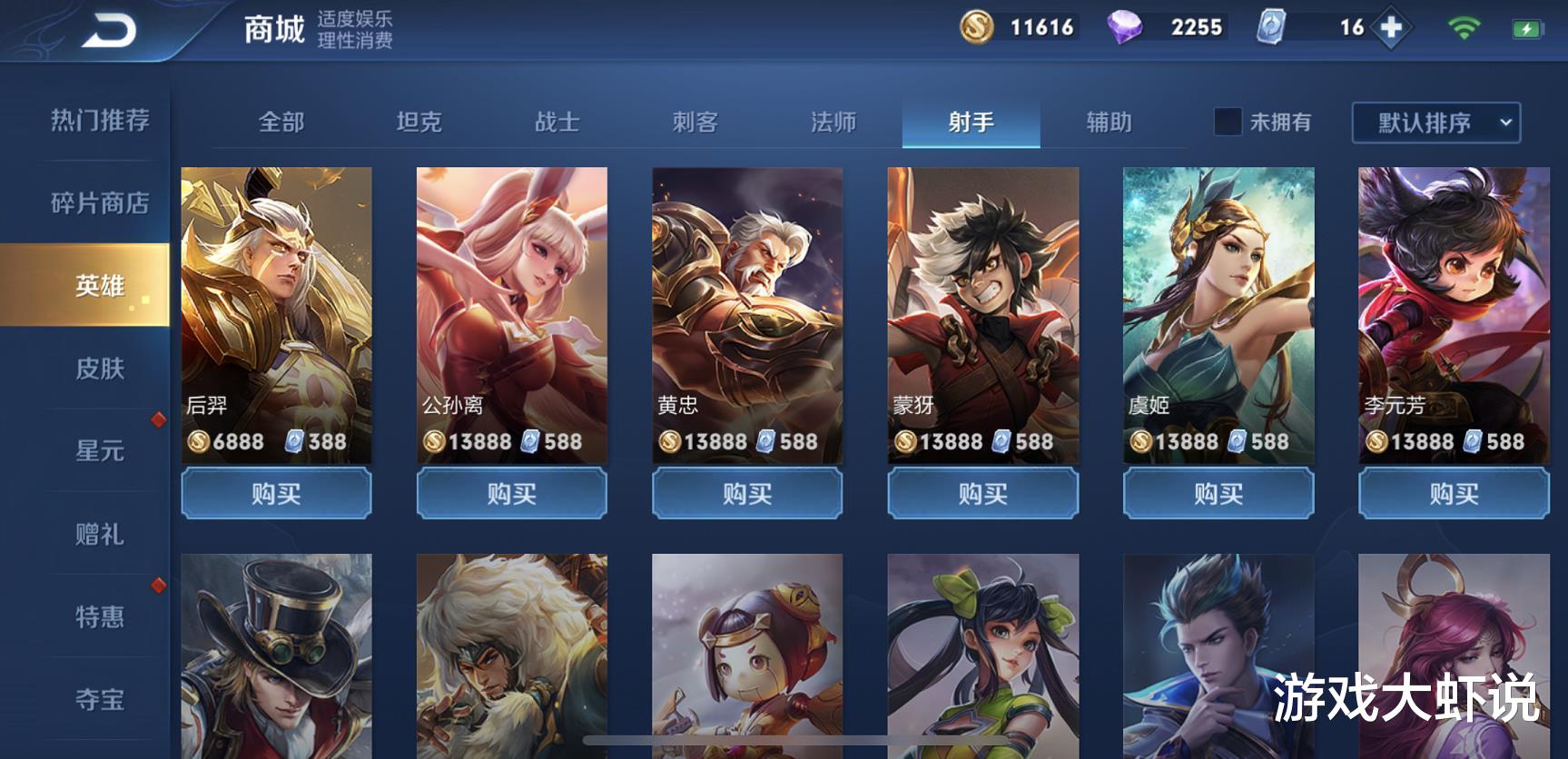This screenshot has height=759, width=1568.
Task: Click 购买 button under 虞姬
Action: point(1217,494)
